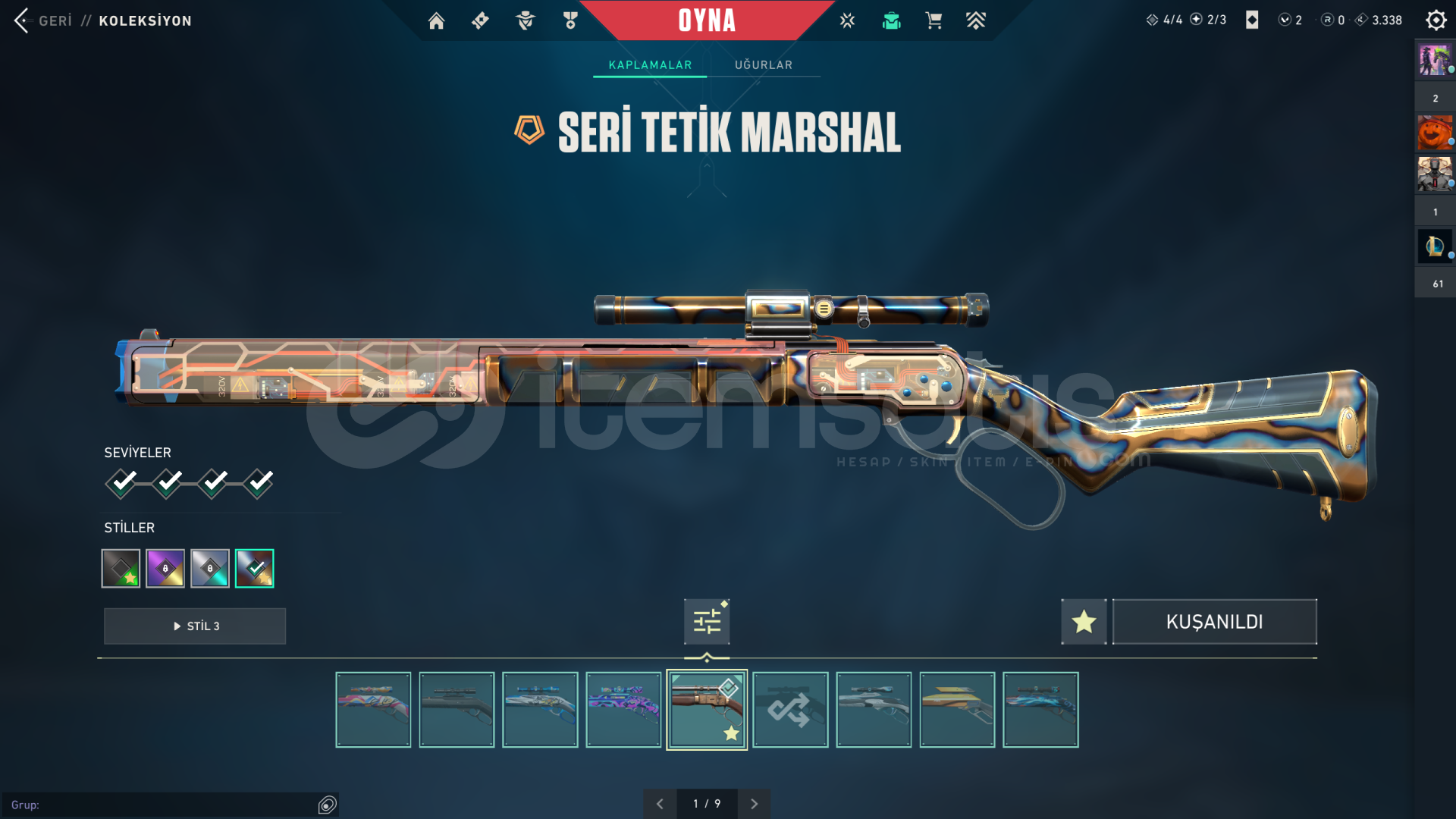
Task: Select the yellow Marshal skin thumbnail
Action: point(957,710)
